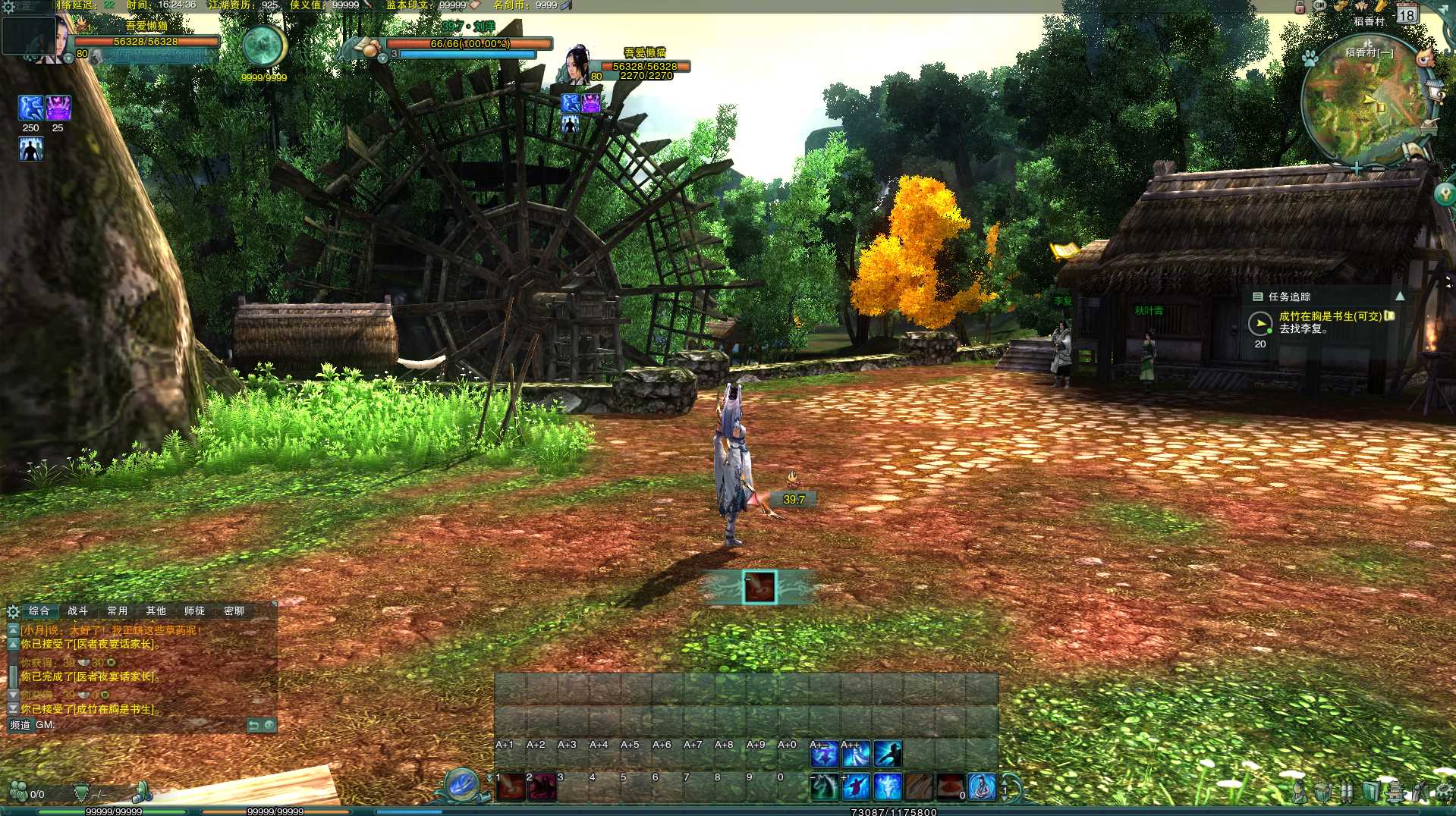Open the chat emoji face button
Image resolution: width=1456 pixels, height=816 pixels.
coord(269,726)
